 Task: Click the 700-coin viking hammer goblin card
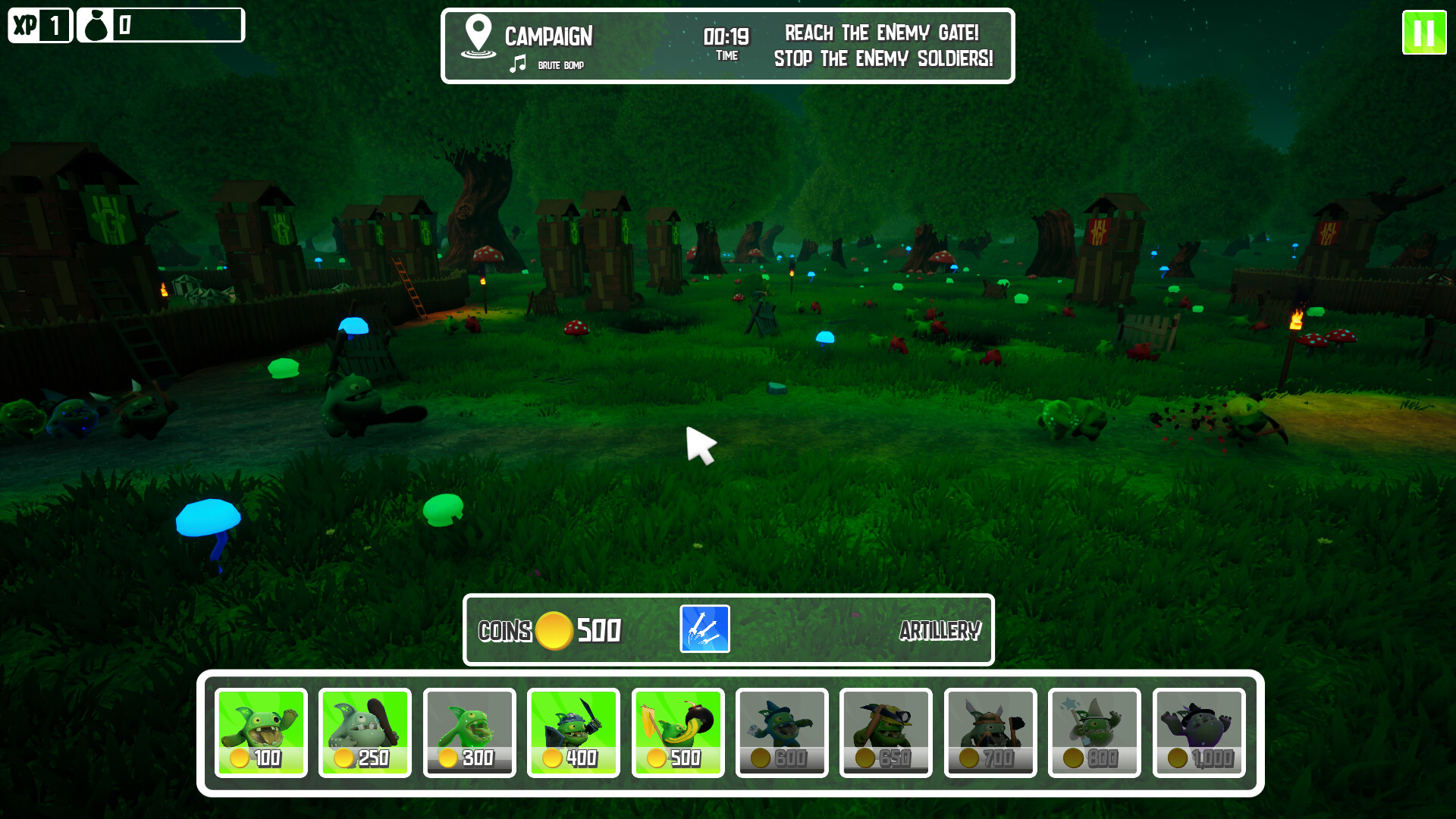990,731
